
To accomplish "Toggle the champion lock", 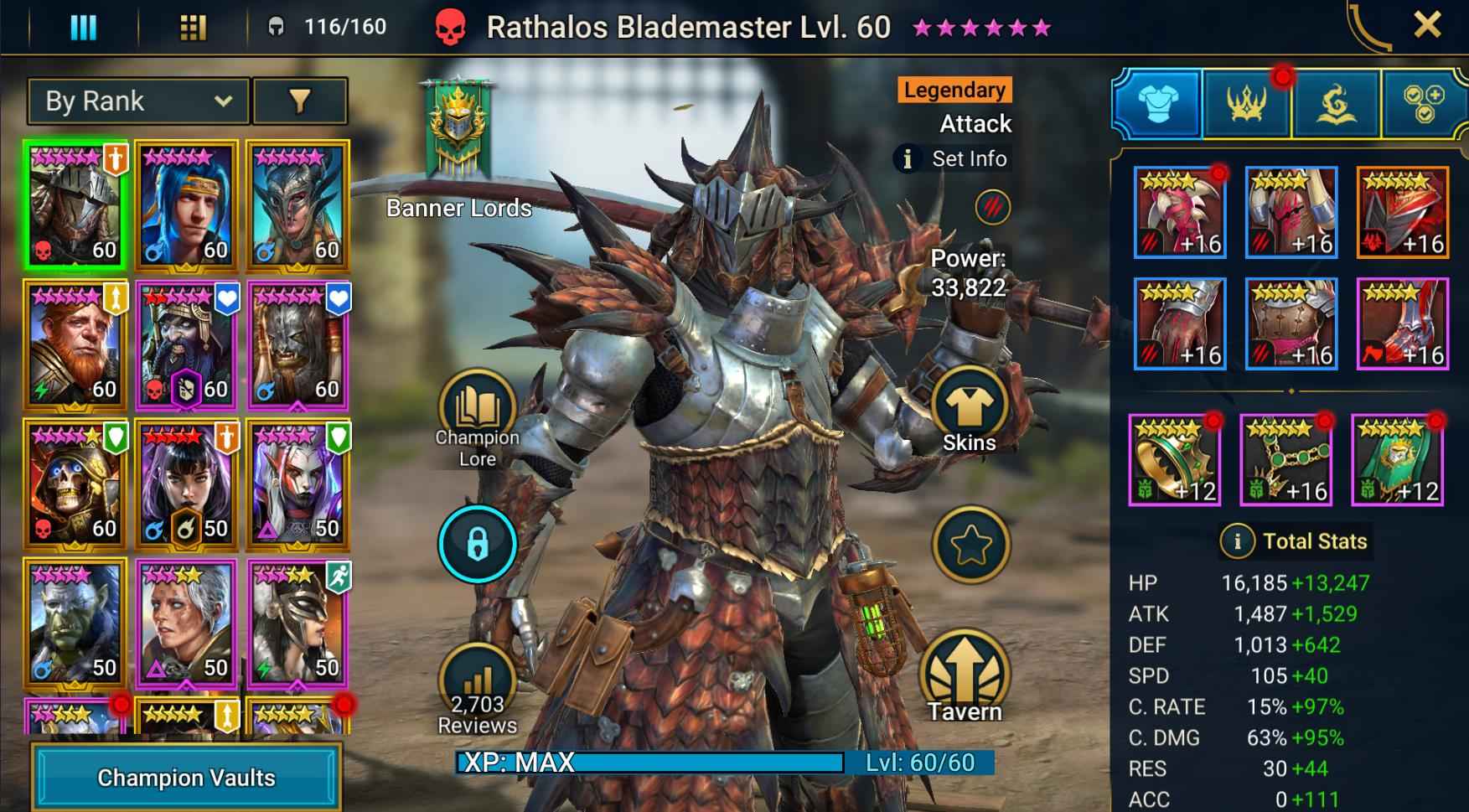I will tap(477, 543).
